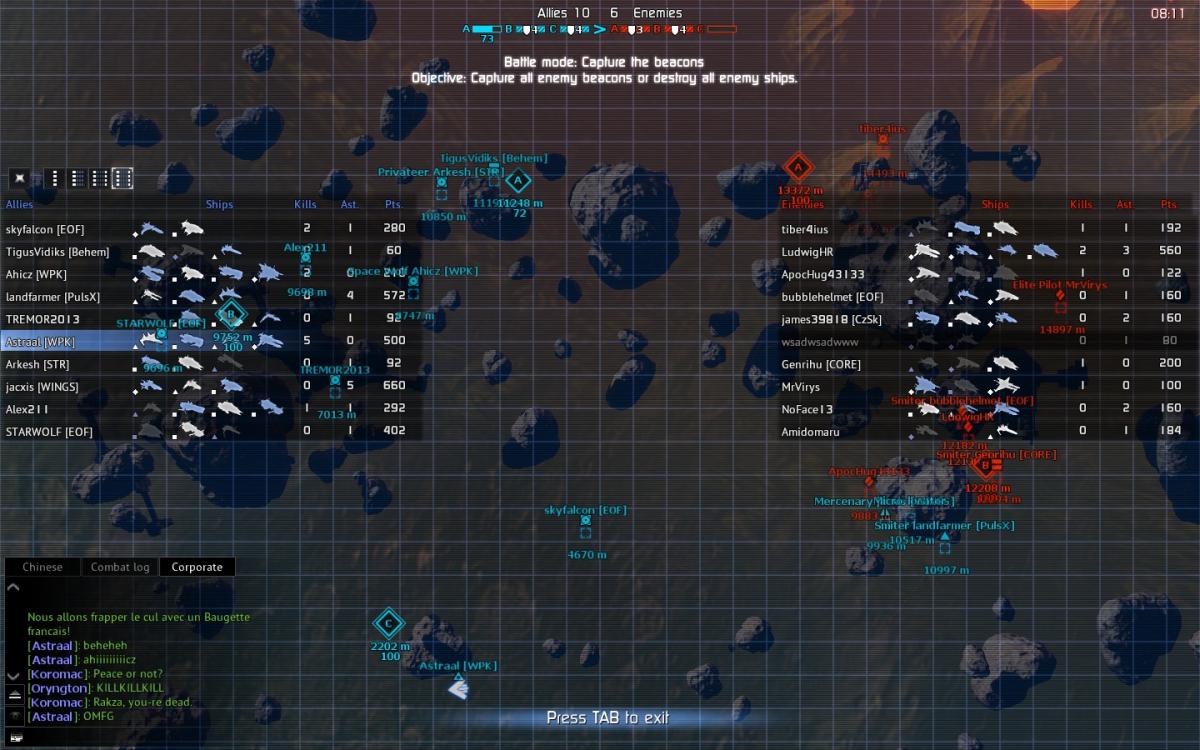
Task: Choose the single-column scoreboard layout icon
Action: (55, 178)
